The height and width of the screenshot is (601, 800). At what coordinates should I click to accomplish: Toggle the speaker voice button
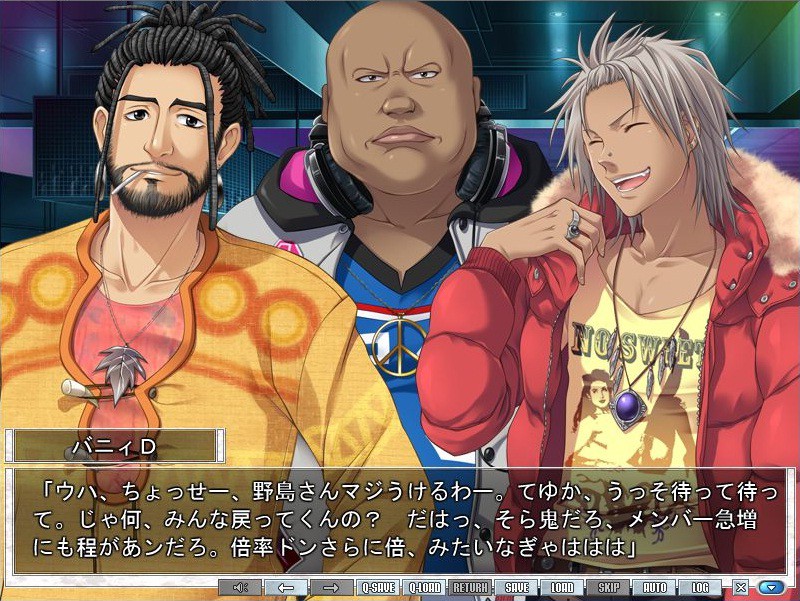(240, 588)
